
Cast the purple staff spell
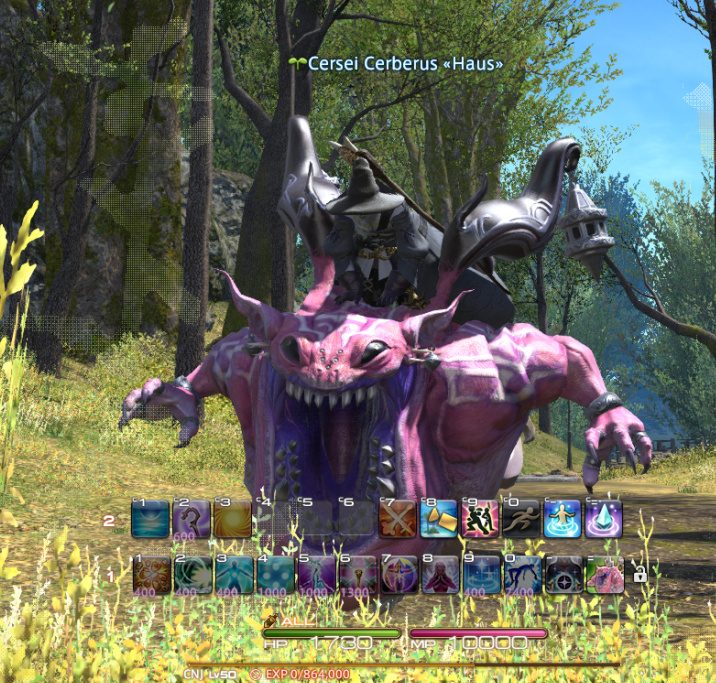pos(190,520)
